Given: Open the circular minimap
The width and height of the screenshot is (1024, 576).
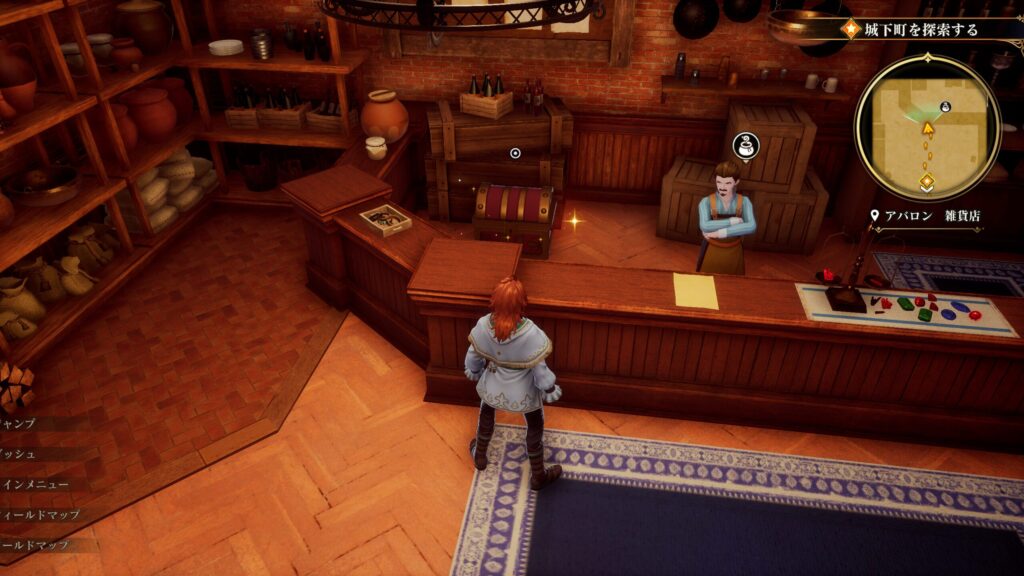Looking at the screenshot, I should tap(927, 127).
